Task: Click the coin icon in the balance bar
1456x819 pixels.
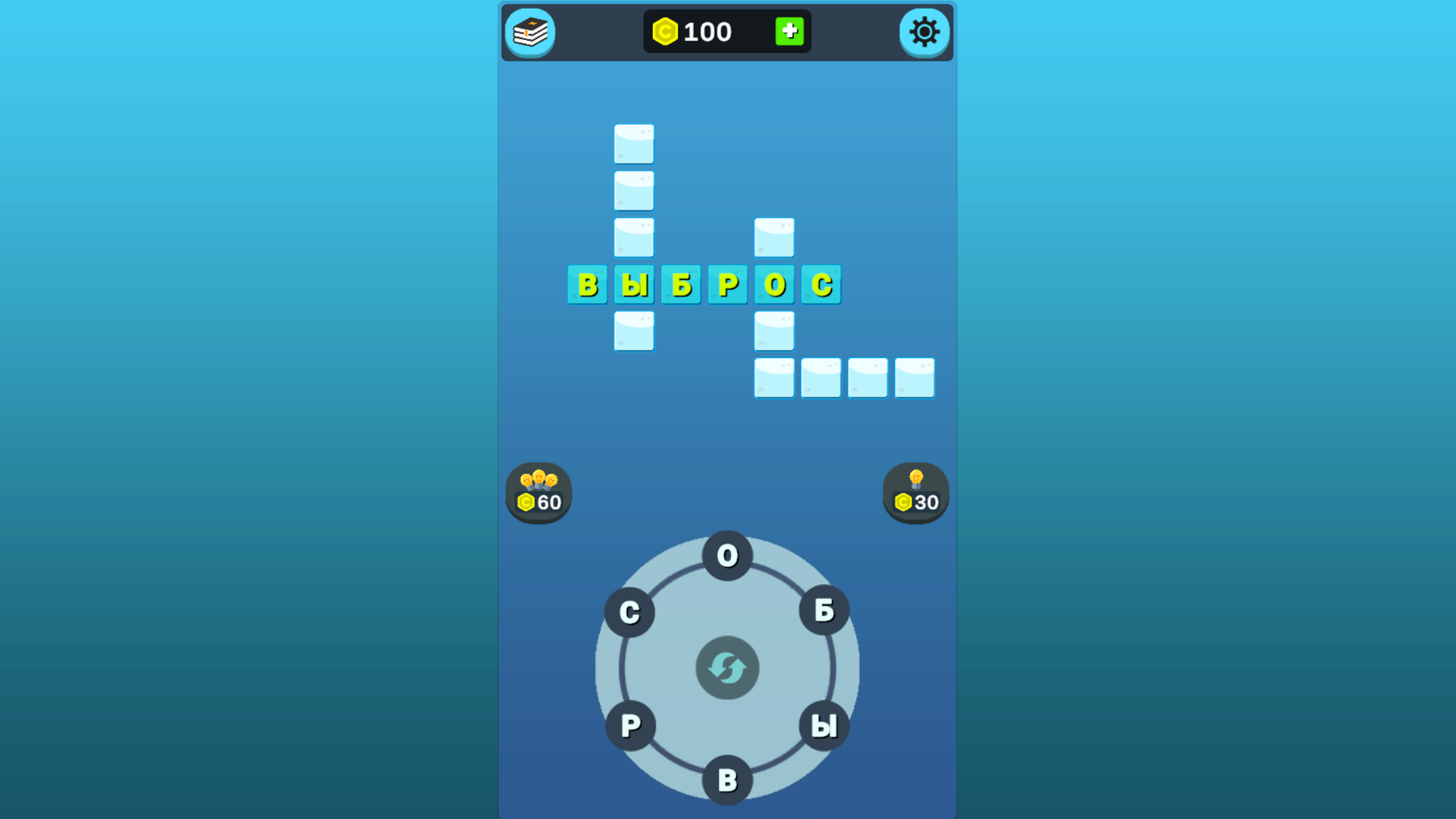Action: coord(664,31)
